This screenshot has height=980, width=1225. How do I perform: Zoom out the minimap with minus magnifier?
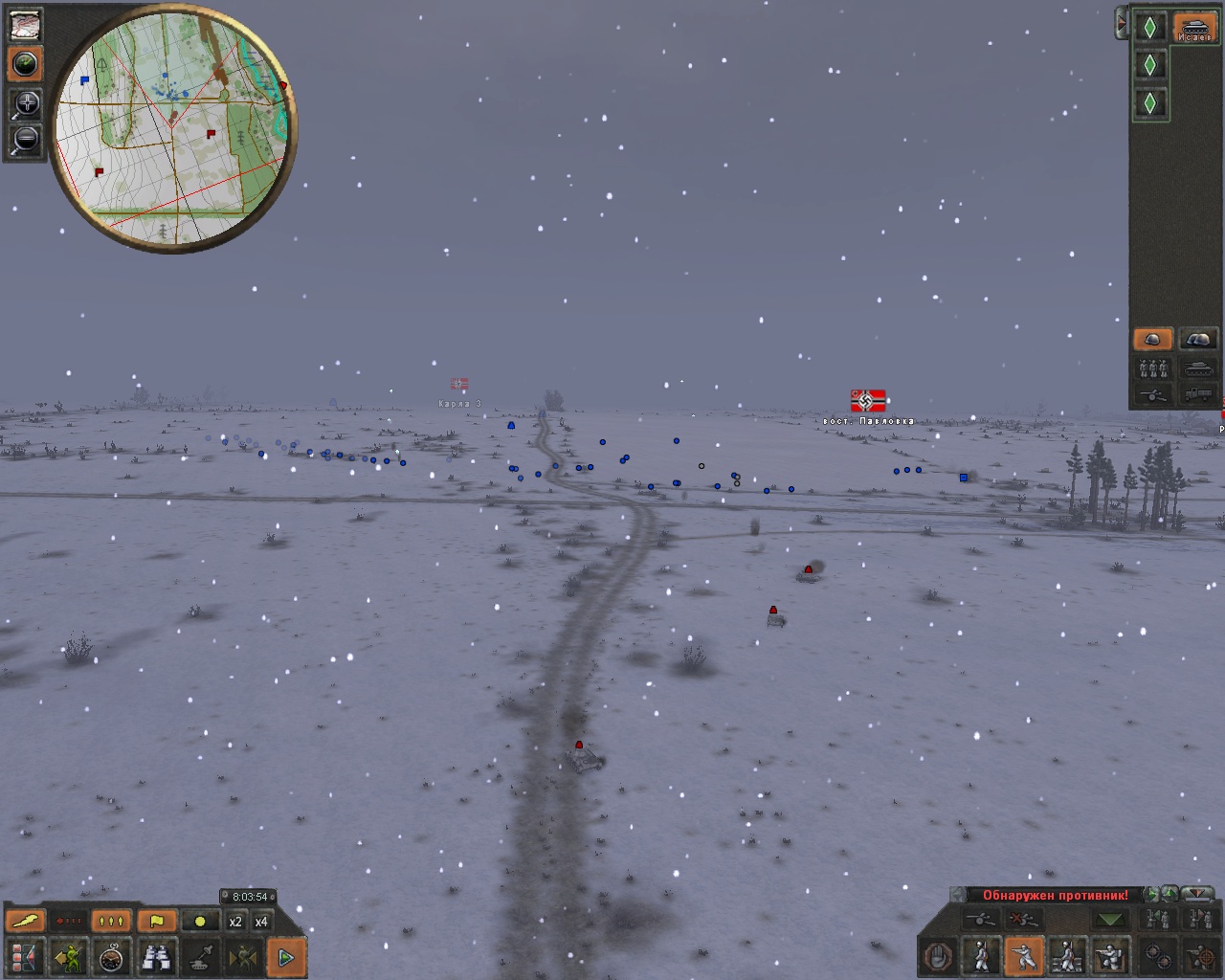(26, 140)
